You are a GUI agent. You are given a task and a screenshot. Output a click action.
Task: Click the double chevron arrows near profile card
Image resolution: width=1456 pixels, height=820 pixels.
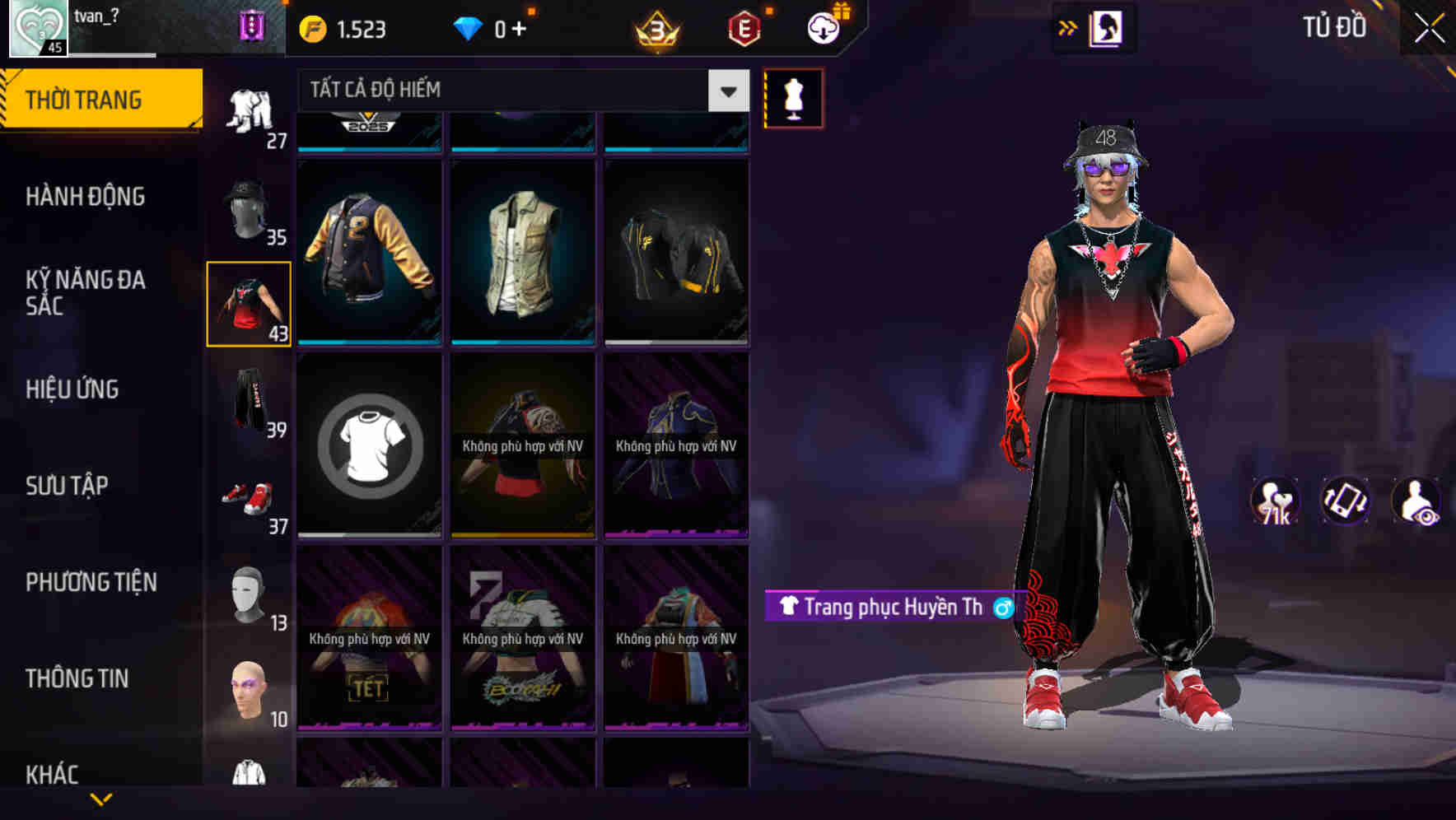1066,27
